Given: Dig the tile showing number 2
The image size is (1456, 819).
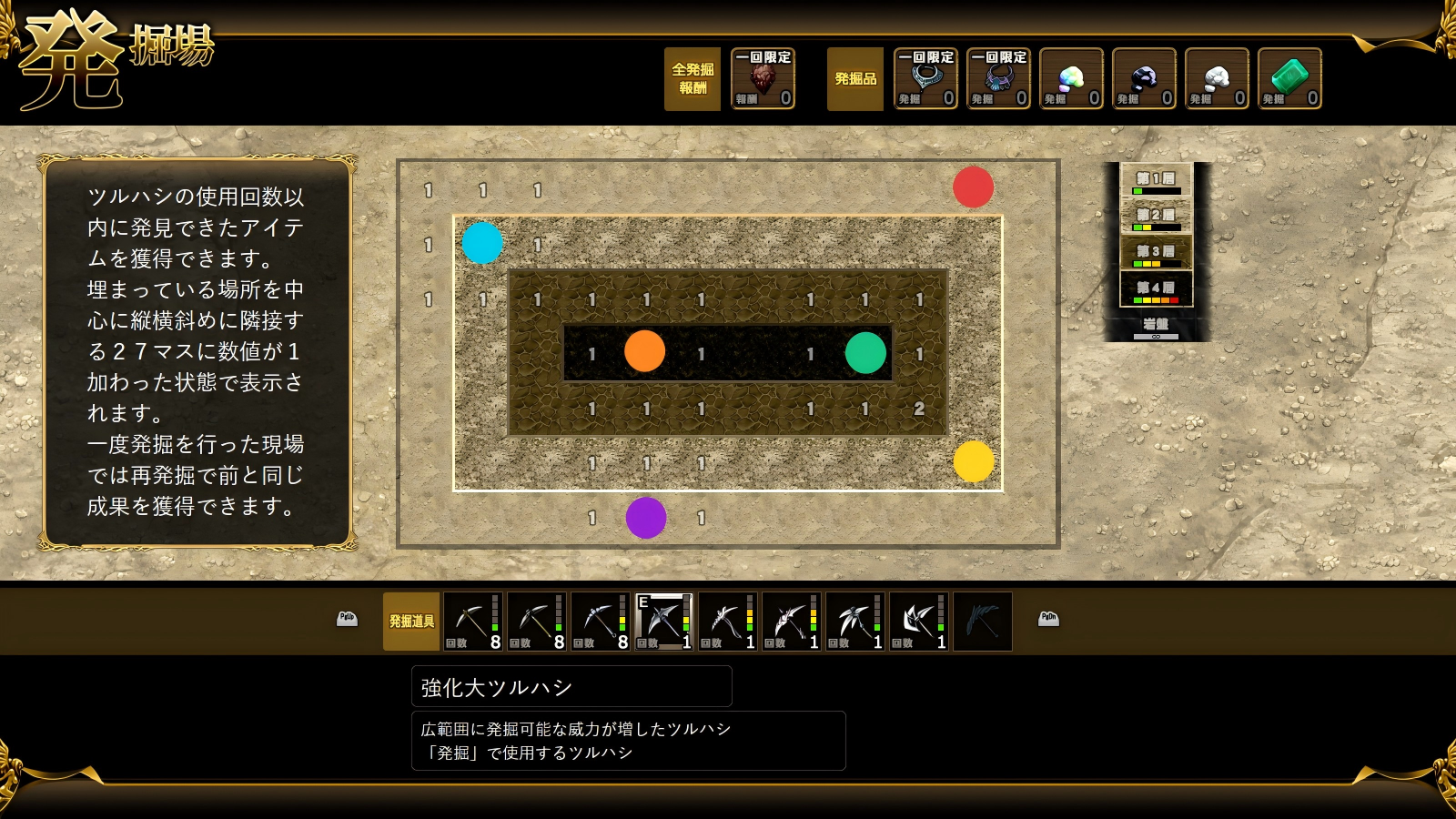Looking at the screenshot, I should point(919,409).
